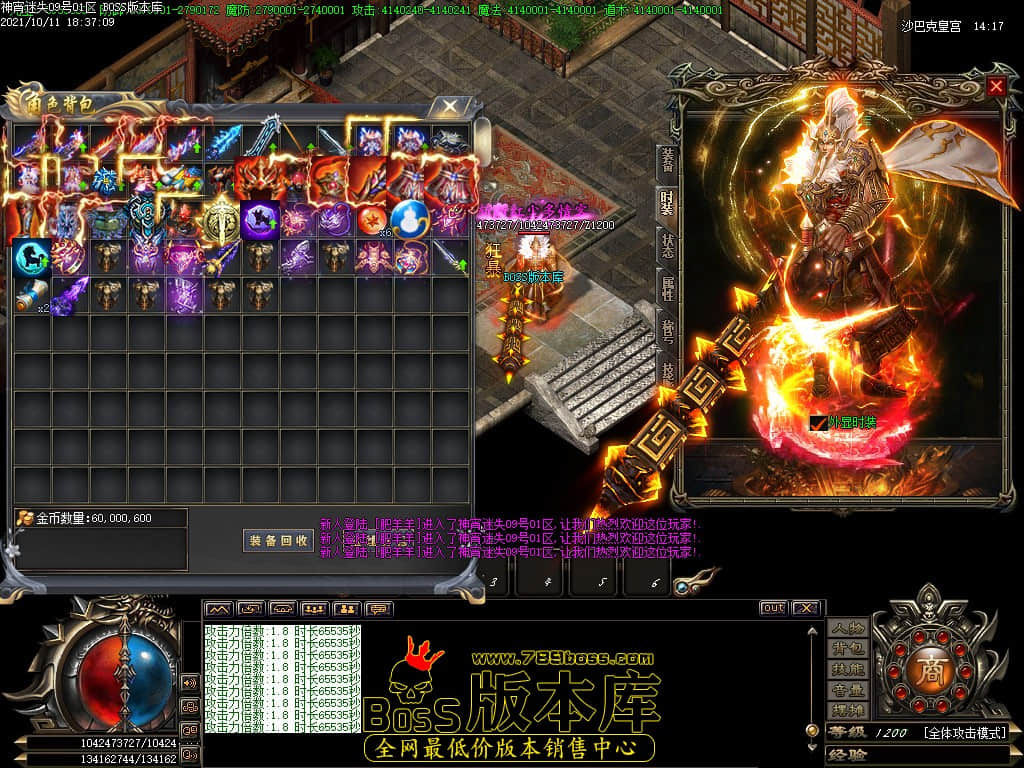The height and width of the screenshot is (768, 1024).
Task: Close the character fashion panel
Action: click(996, 86)
